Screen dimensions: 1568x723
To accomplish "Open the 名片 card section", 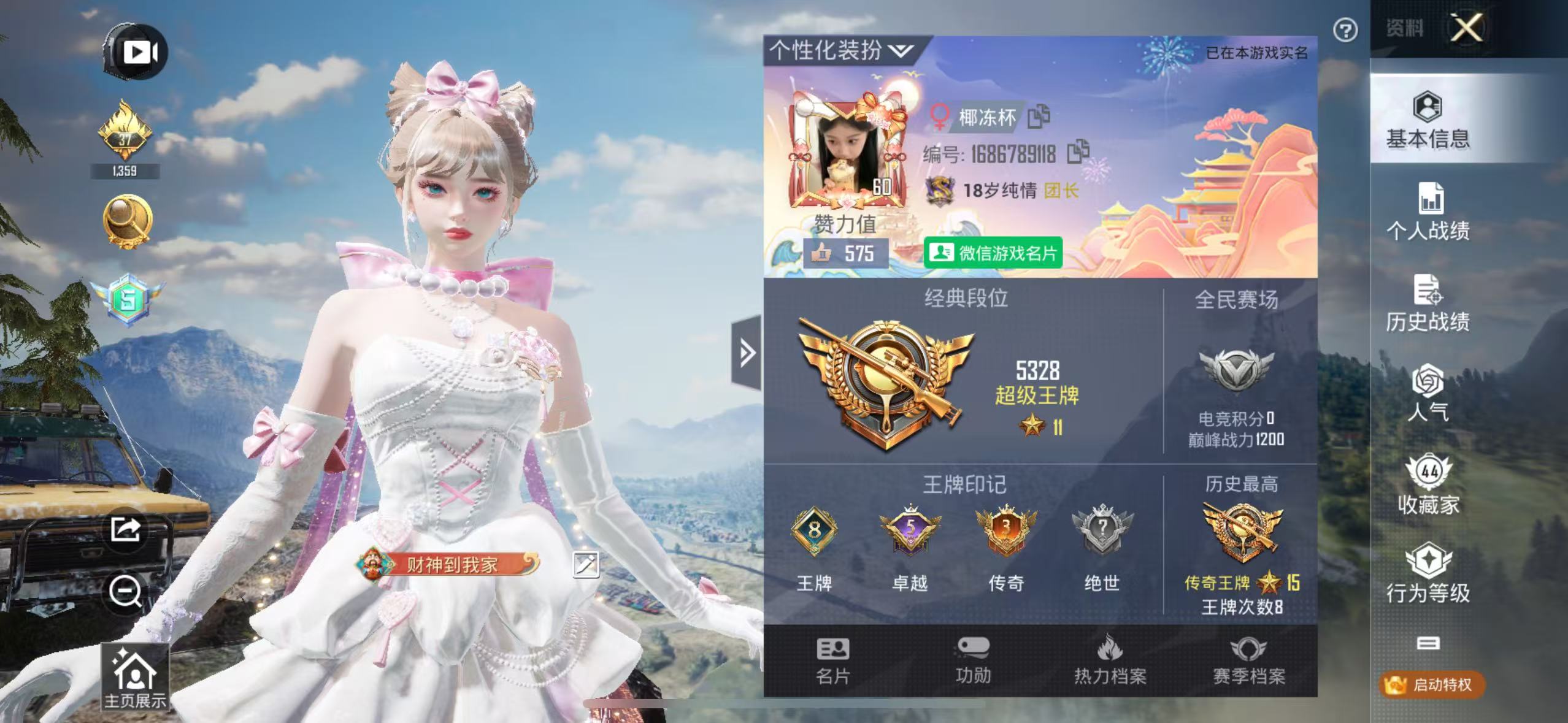I will [x=832, y=661].
